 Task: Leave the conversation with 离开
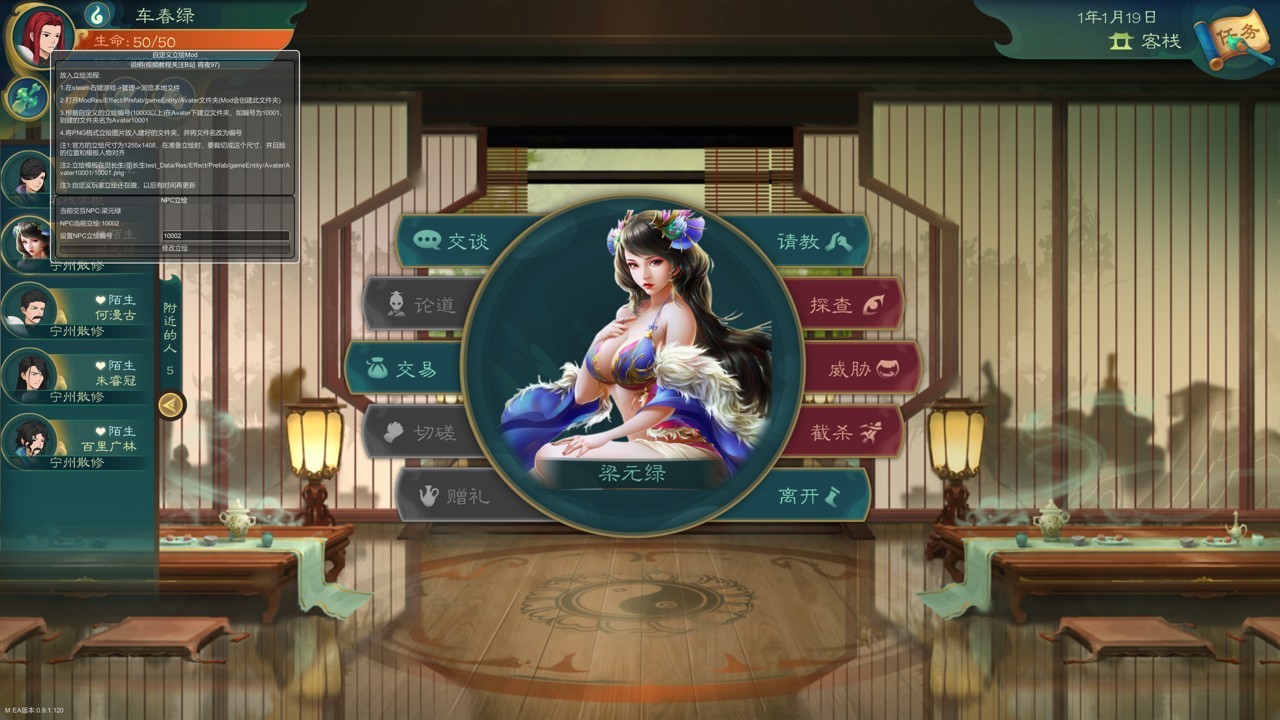[808, 495]
